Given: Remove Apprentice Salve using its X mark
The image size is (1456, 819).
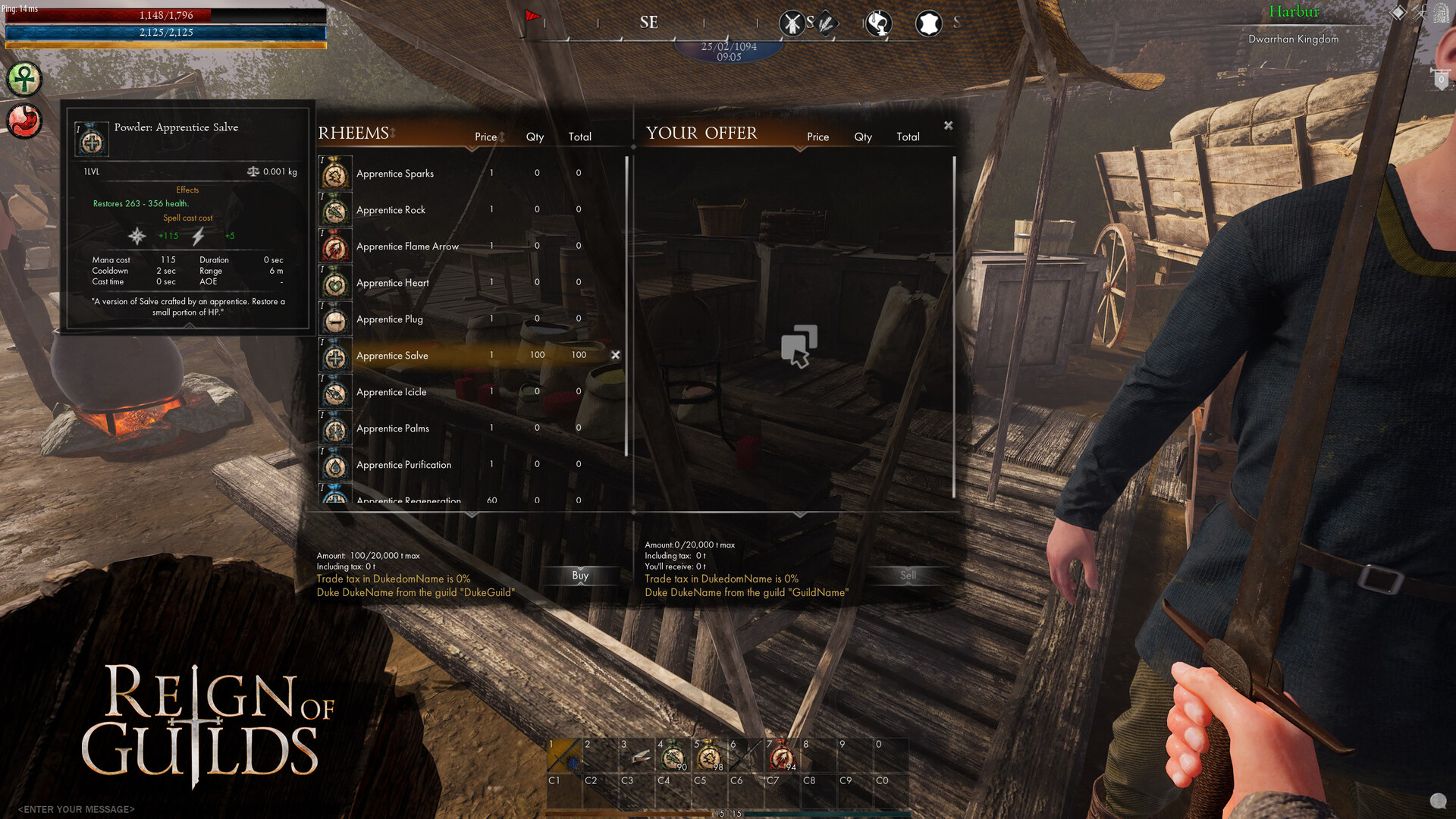Looking at the screenshot, I should [x=616, y=354].
